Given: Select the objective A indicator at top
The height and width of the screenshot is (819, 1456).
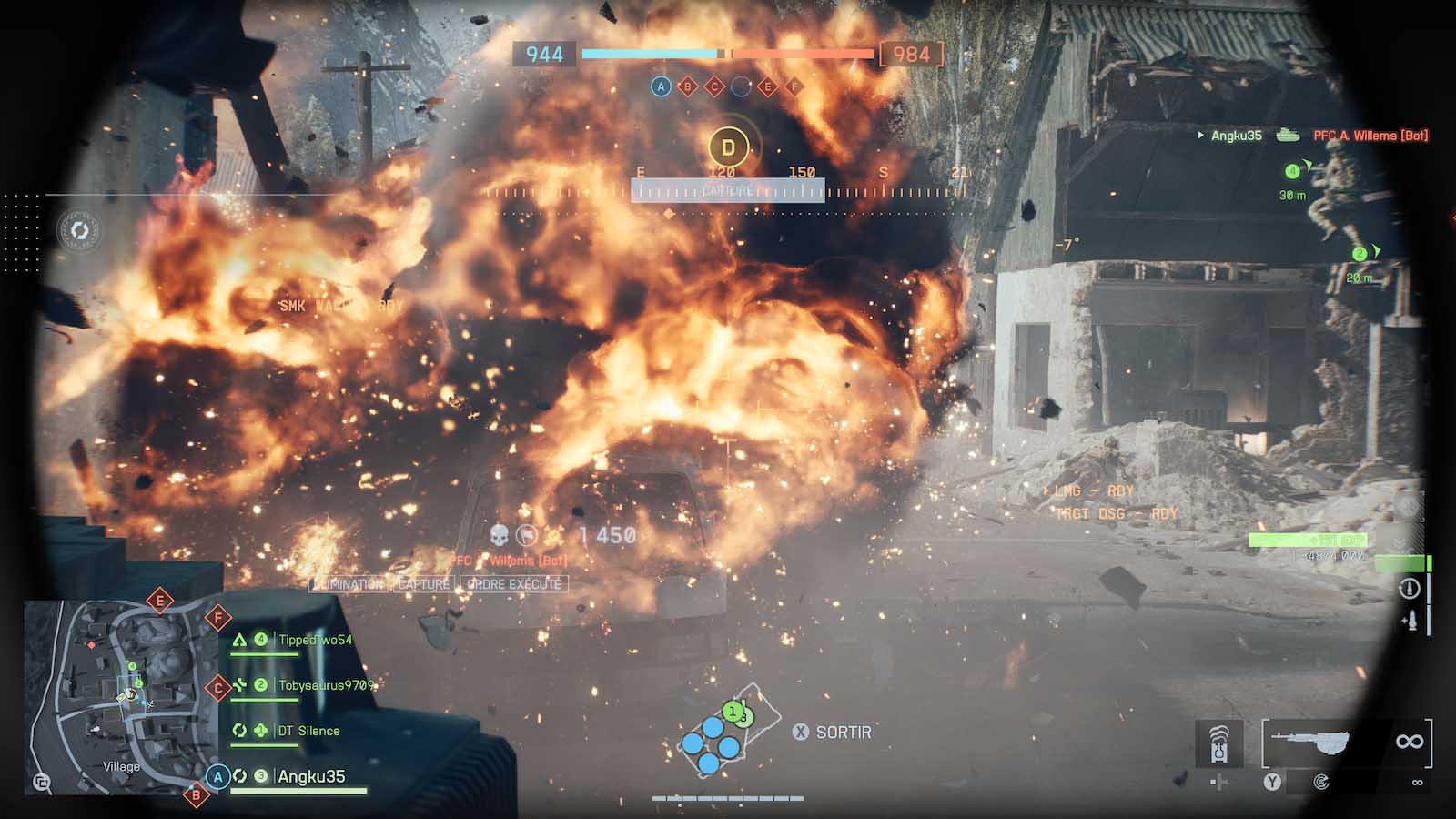Looking at the screenshot, I should 662,86.
